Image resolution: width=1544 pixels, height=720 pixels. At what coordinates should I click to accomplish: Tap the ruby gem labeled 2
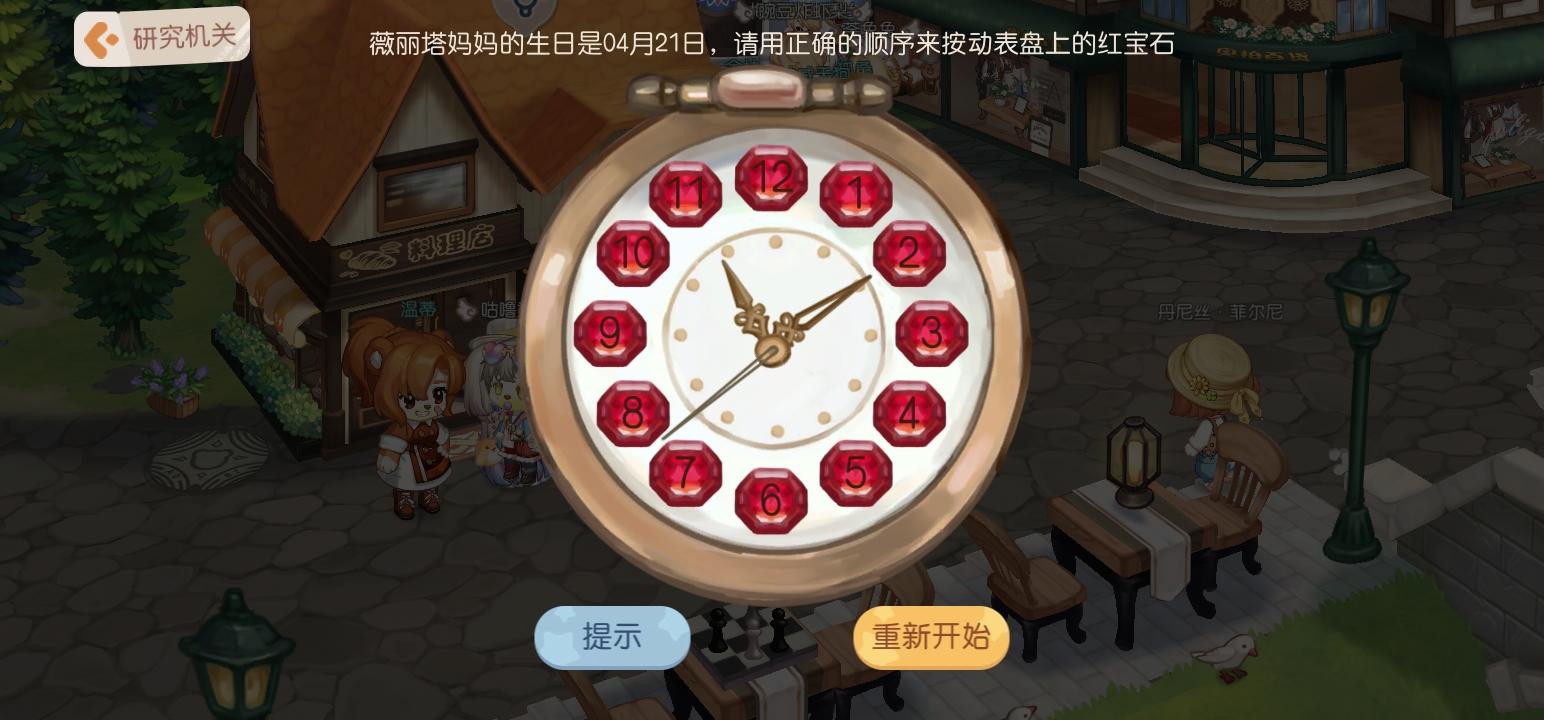[x=910, y=252]
